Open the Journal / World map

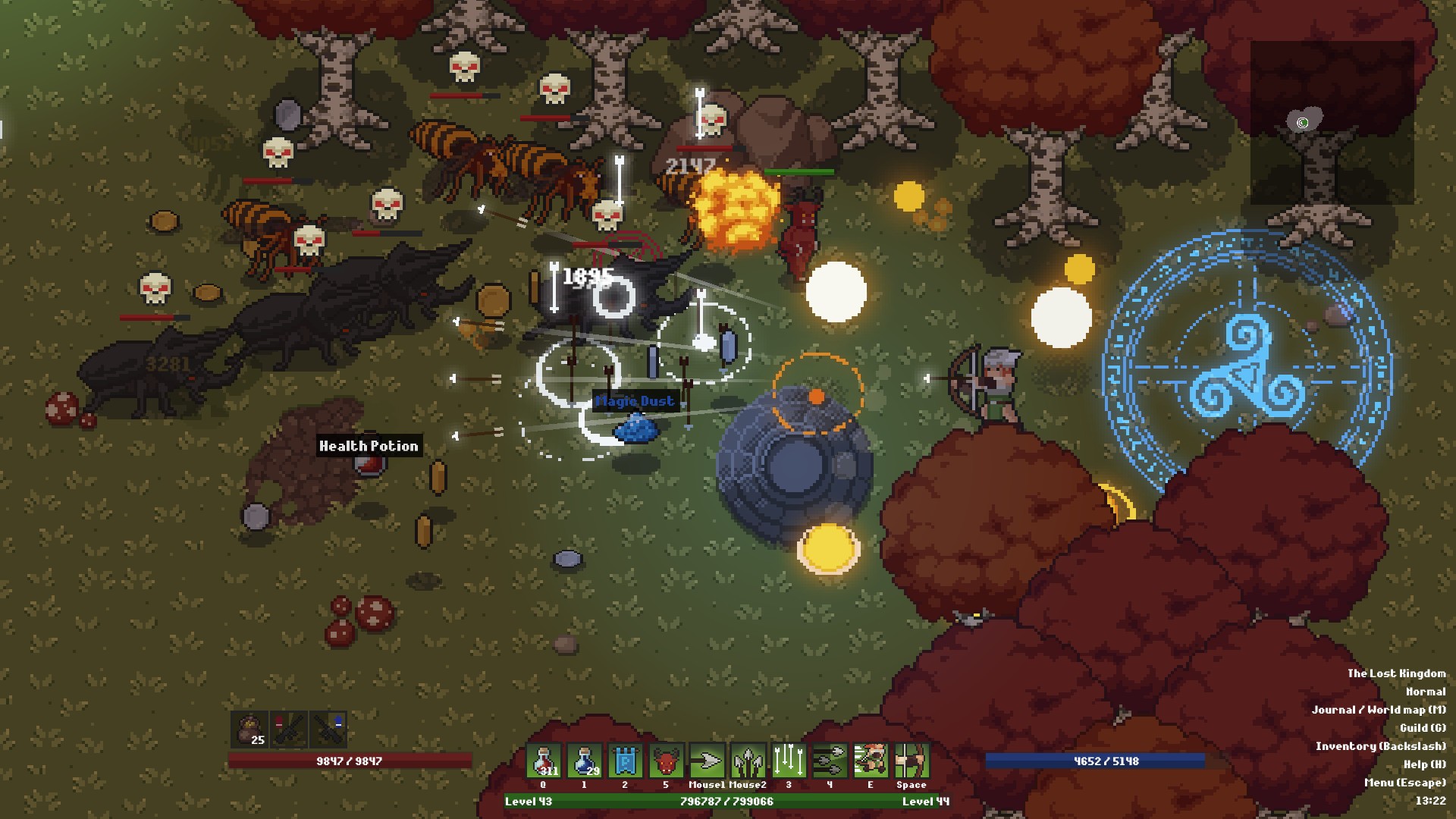coord(1378,710)
